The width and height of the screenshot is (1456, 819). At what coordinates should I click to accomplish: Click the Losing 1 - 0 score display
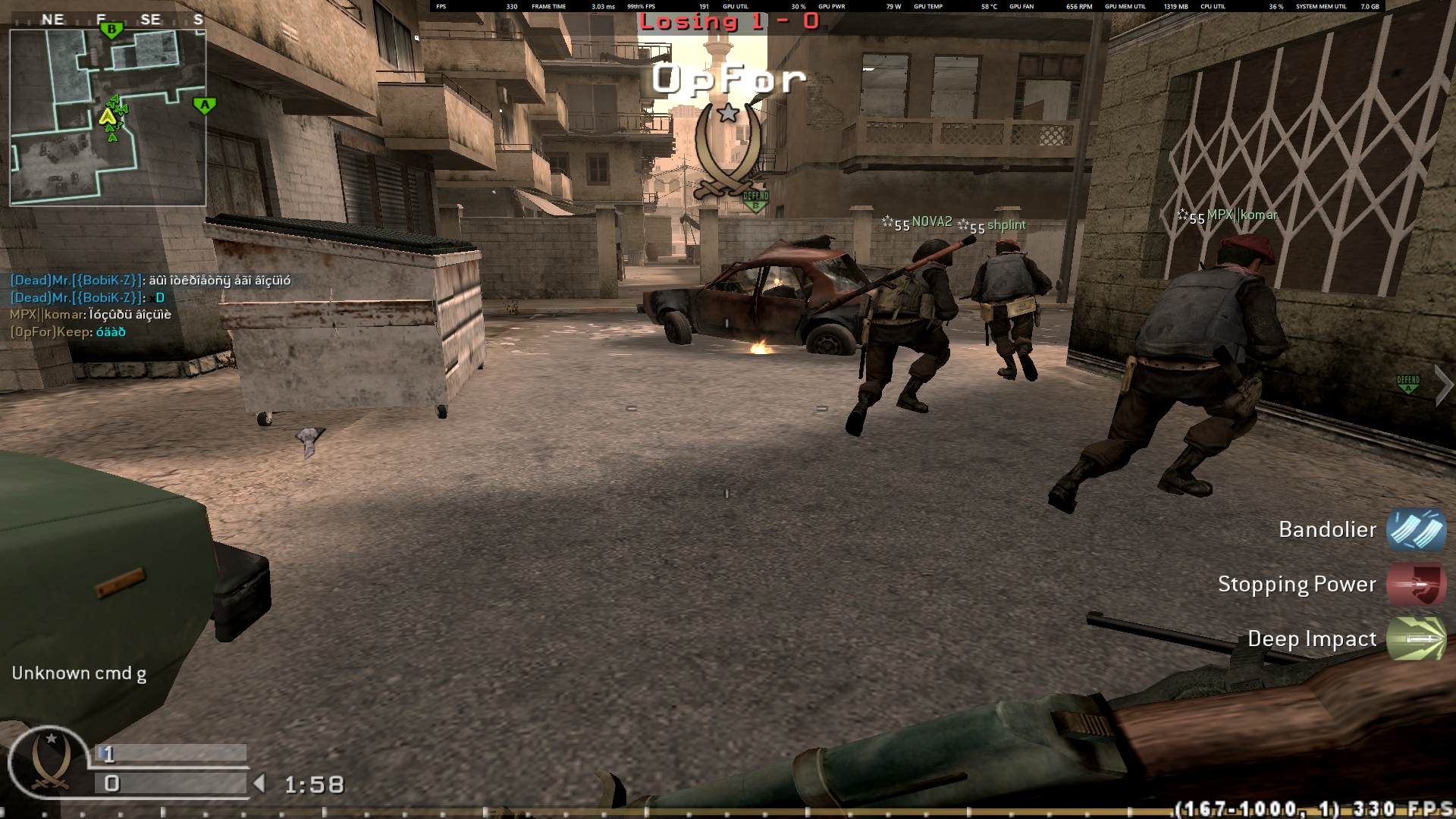[x=727, y=23]
